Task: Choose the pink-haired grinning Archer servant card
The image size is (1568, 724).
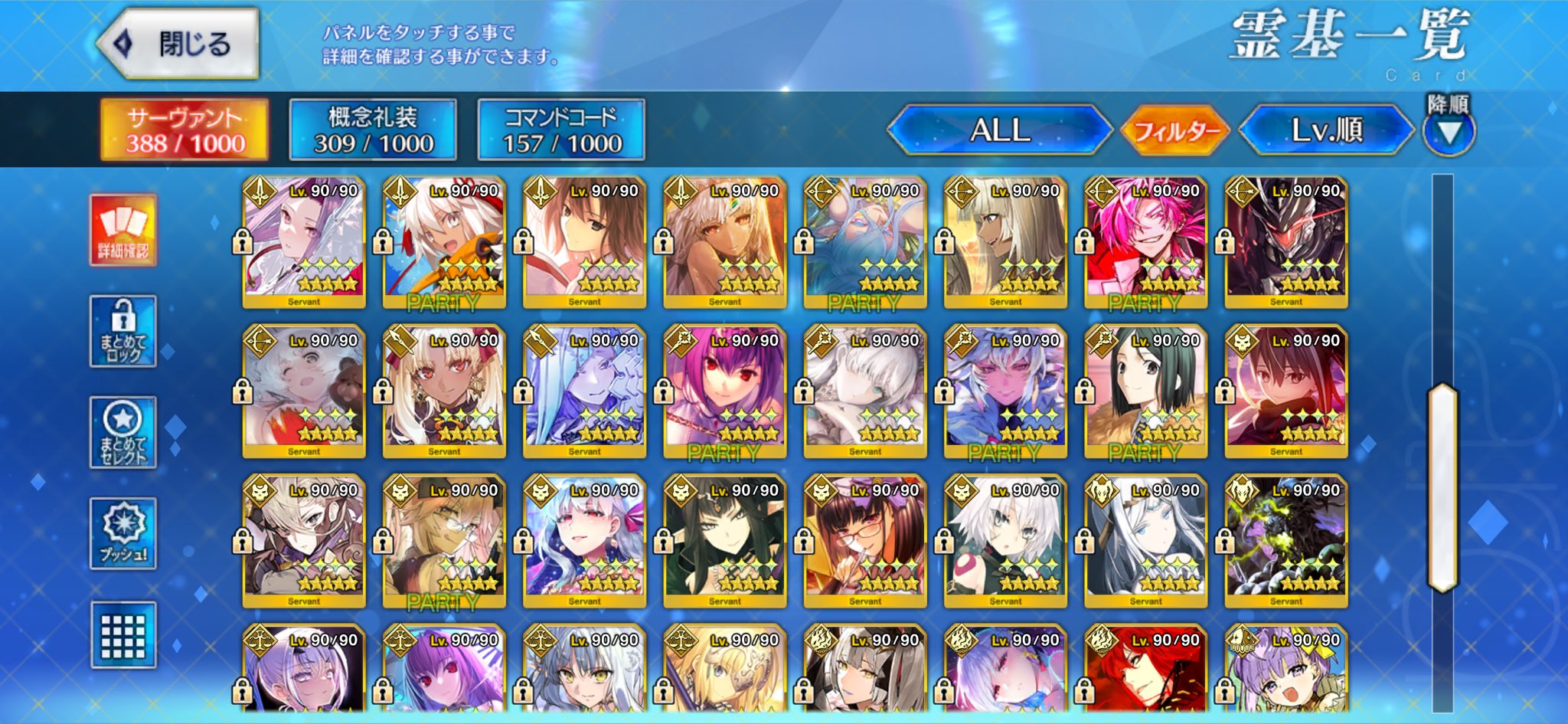Action: coord(1145,242)
